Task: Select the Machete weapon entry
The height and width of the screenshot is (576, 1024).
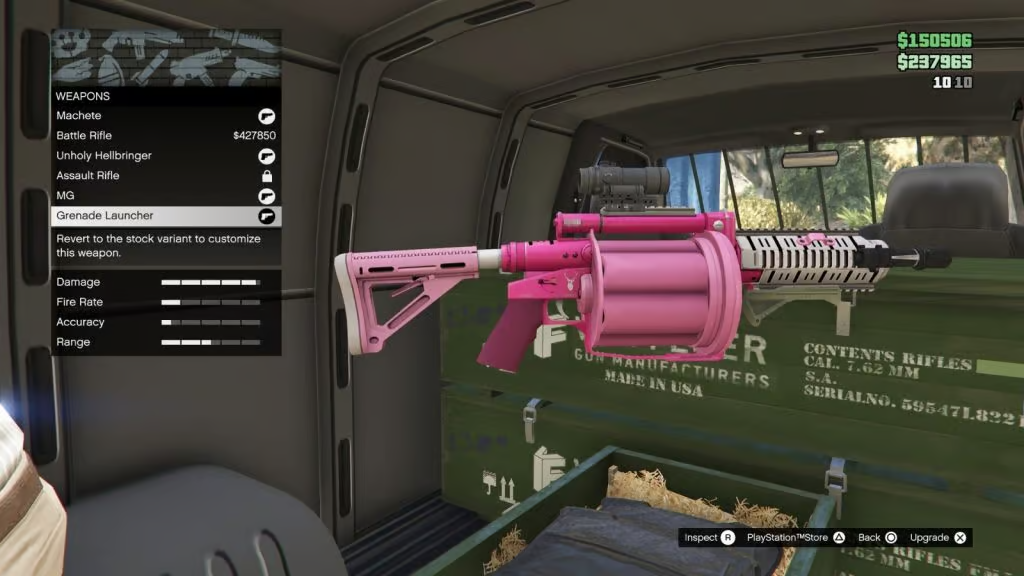Action: click(x=166, y=116)
